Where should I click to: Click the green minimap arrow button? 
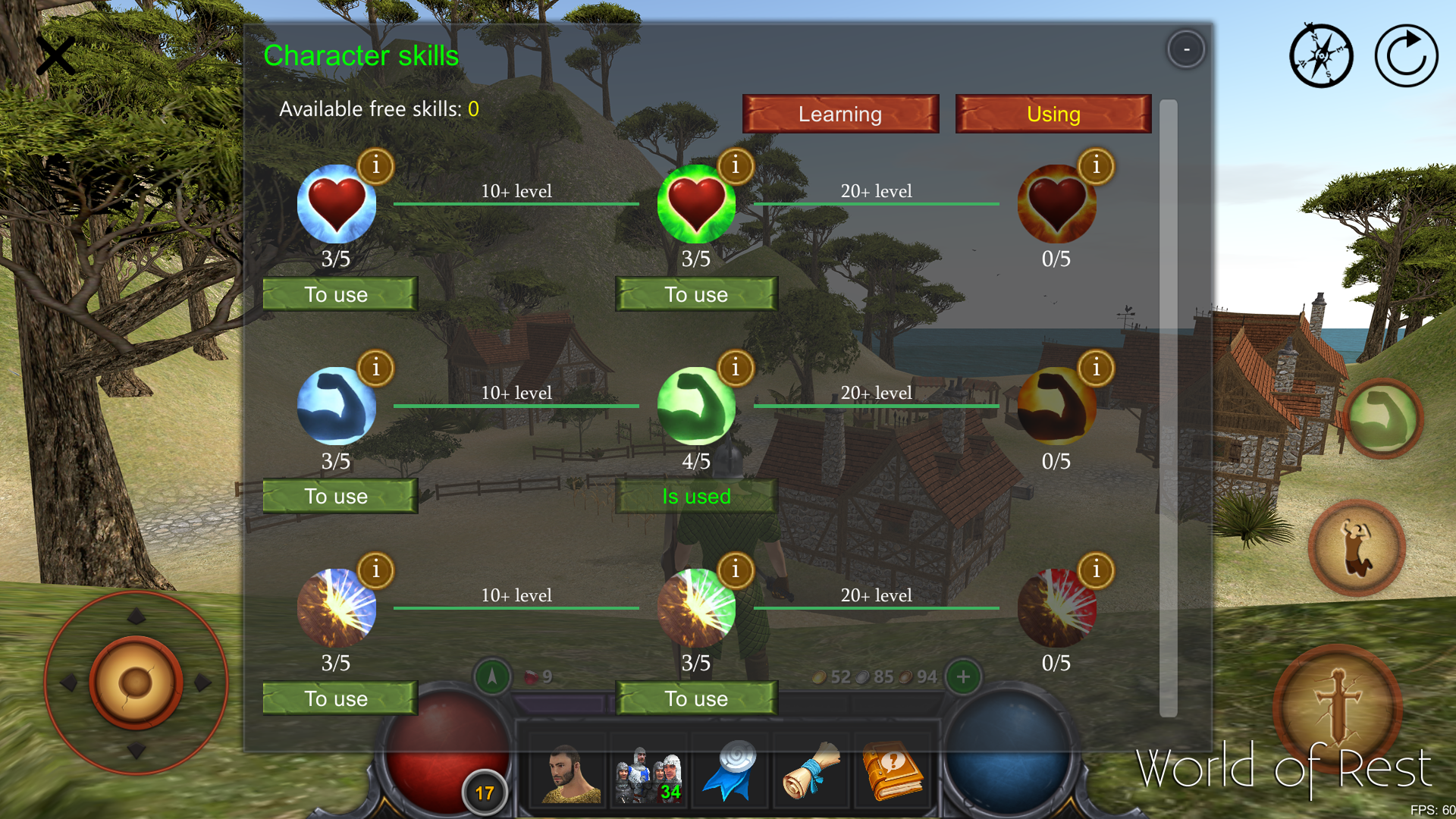pos(491,677)
